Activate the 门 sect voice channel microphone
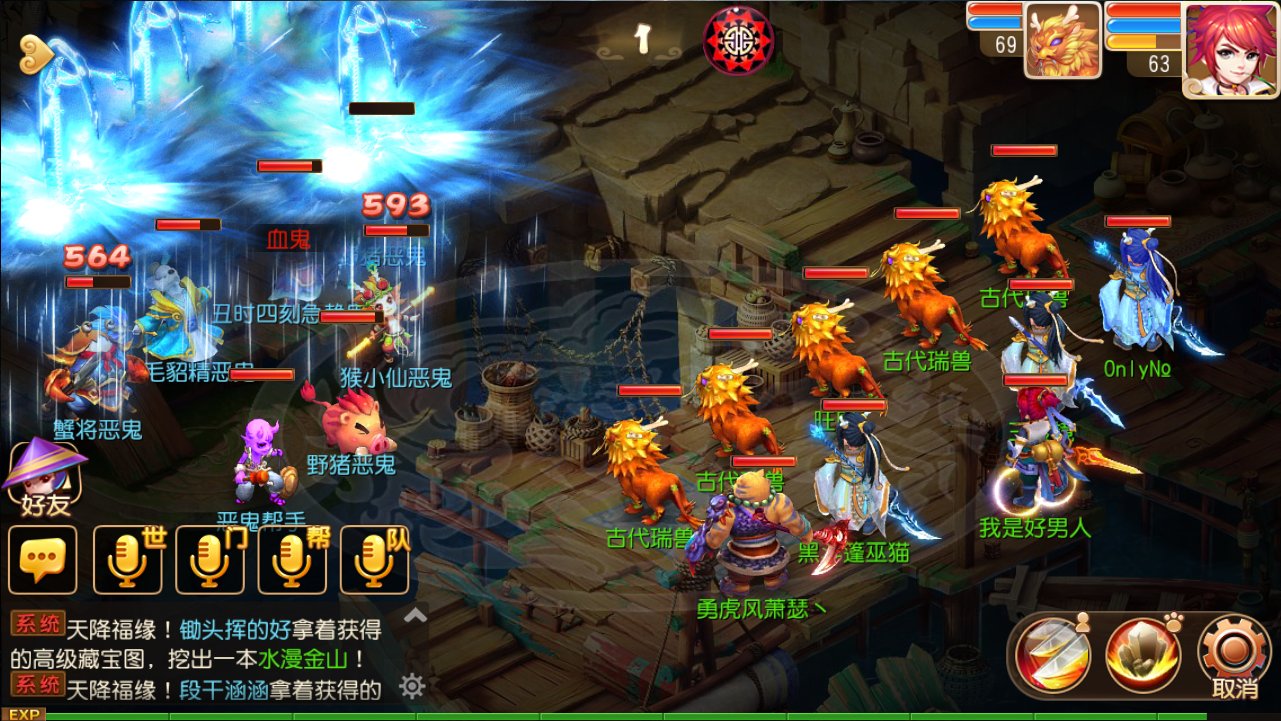 click(x=210, y=560)
